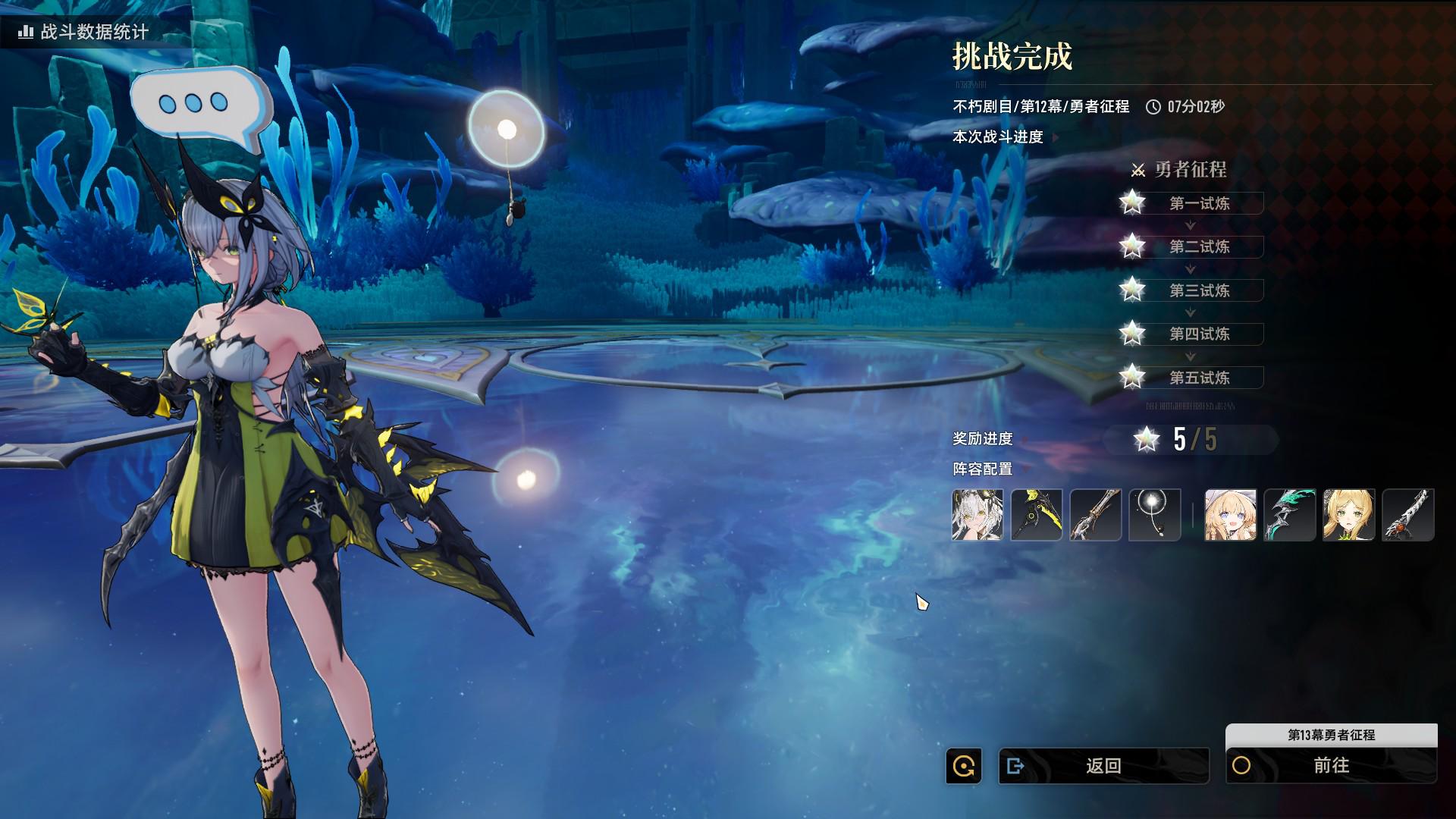The image size is (1456, 819).
Task: Inspect the glowing orb wand item slot
Action: (1155, 515)
